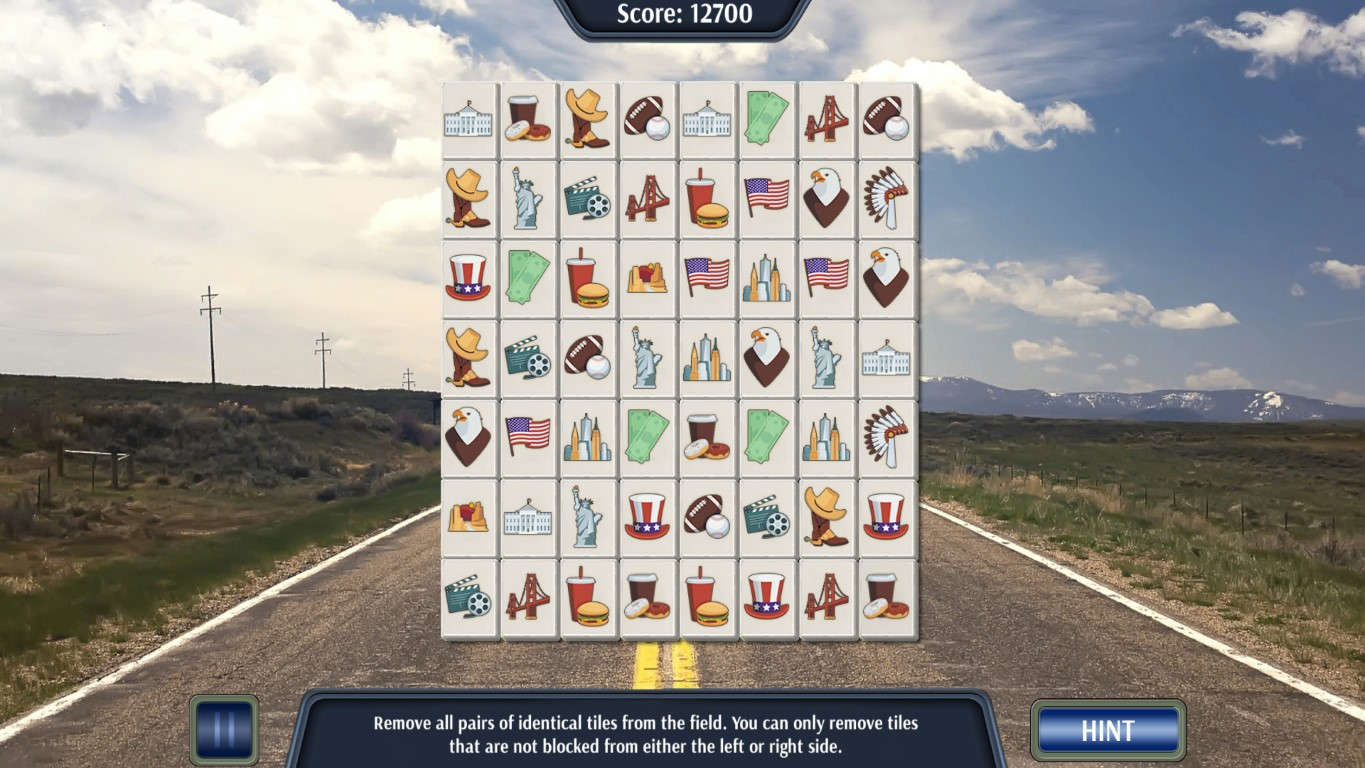Select the football and baseball tile, top-right corner
Image resolution: width=1365 pixels, height=768 pixels.
coord(885,120)
